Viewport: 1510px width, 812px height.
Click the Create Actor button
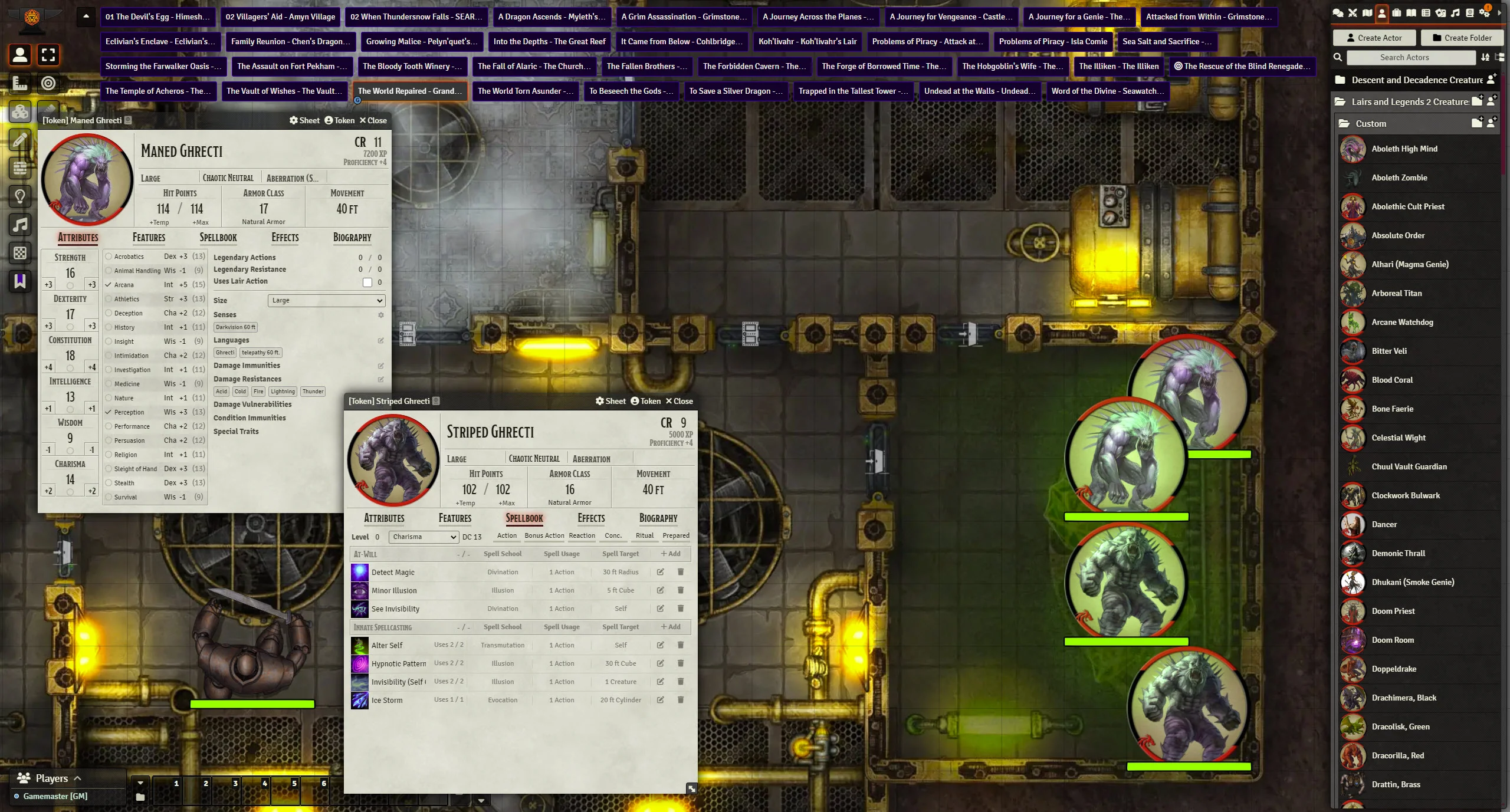point(1374,38)
